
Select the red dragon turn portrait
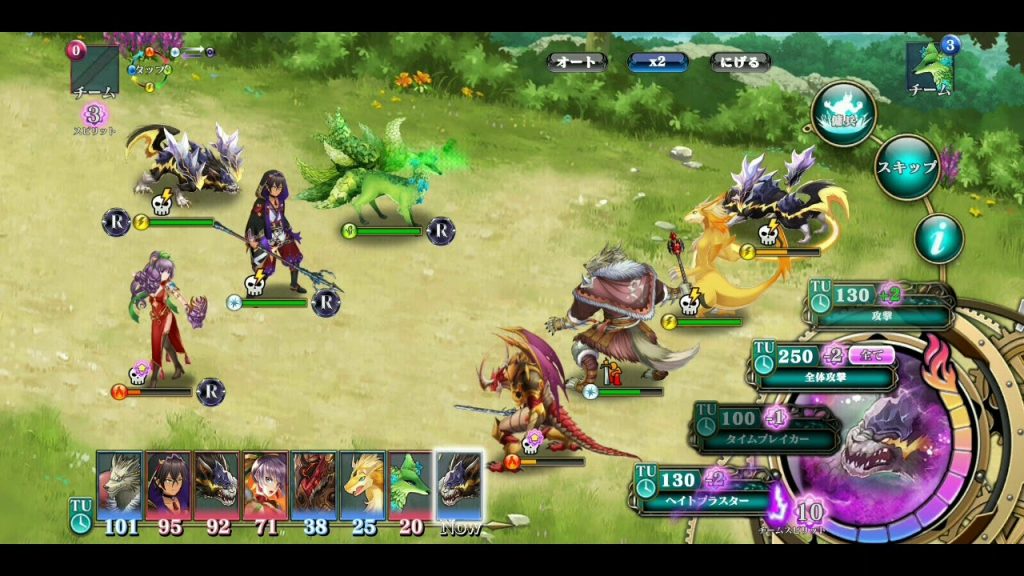313,485
